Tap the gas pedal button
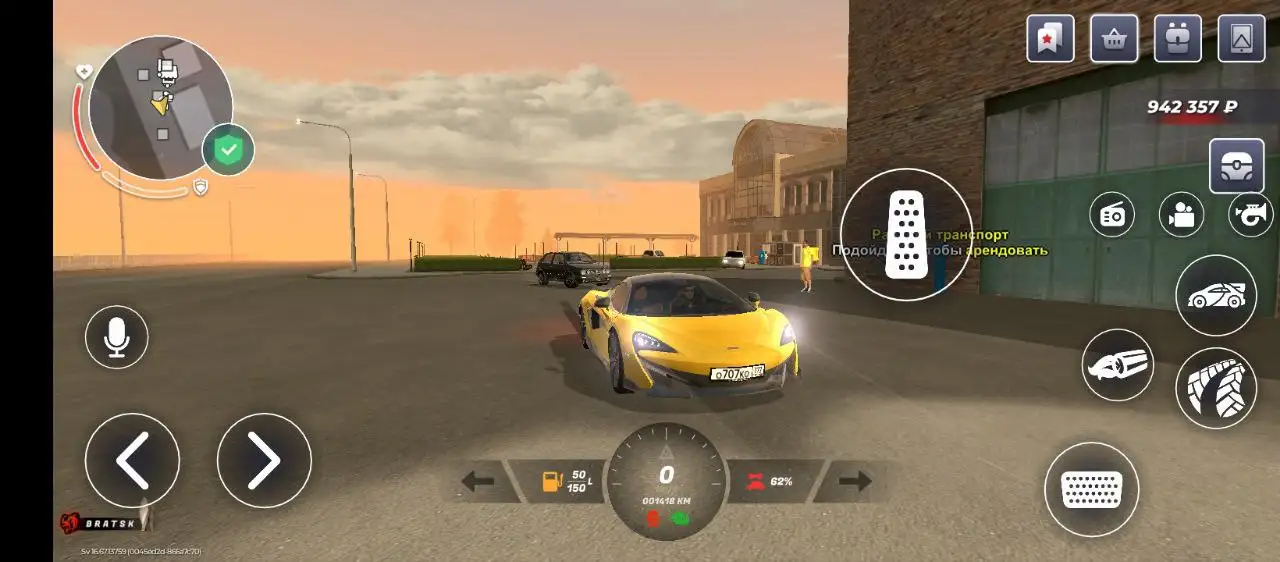 click(x=906, y=234)
